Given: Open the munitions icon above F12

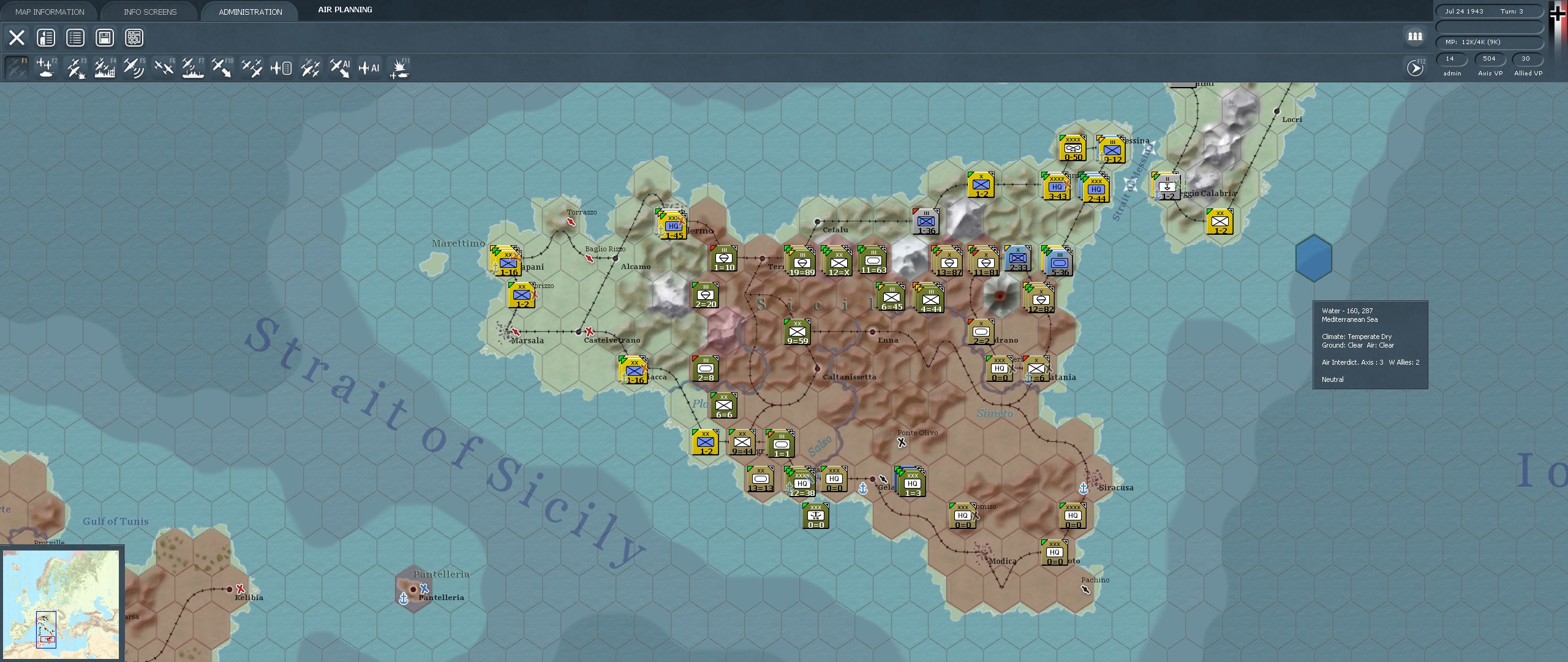Looking at the screenshot, I should tap(1415, 37).
